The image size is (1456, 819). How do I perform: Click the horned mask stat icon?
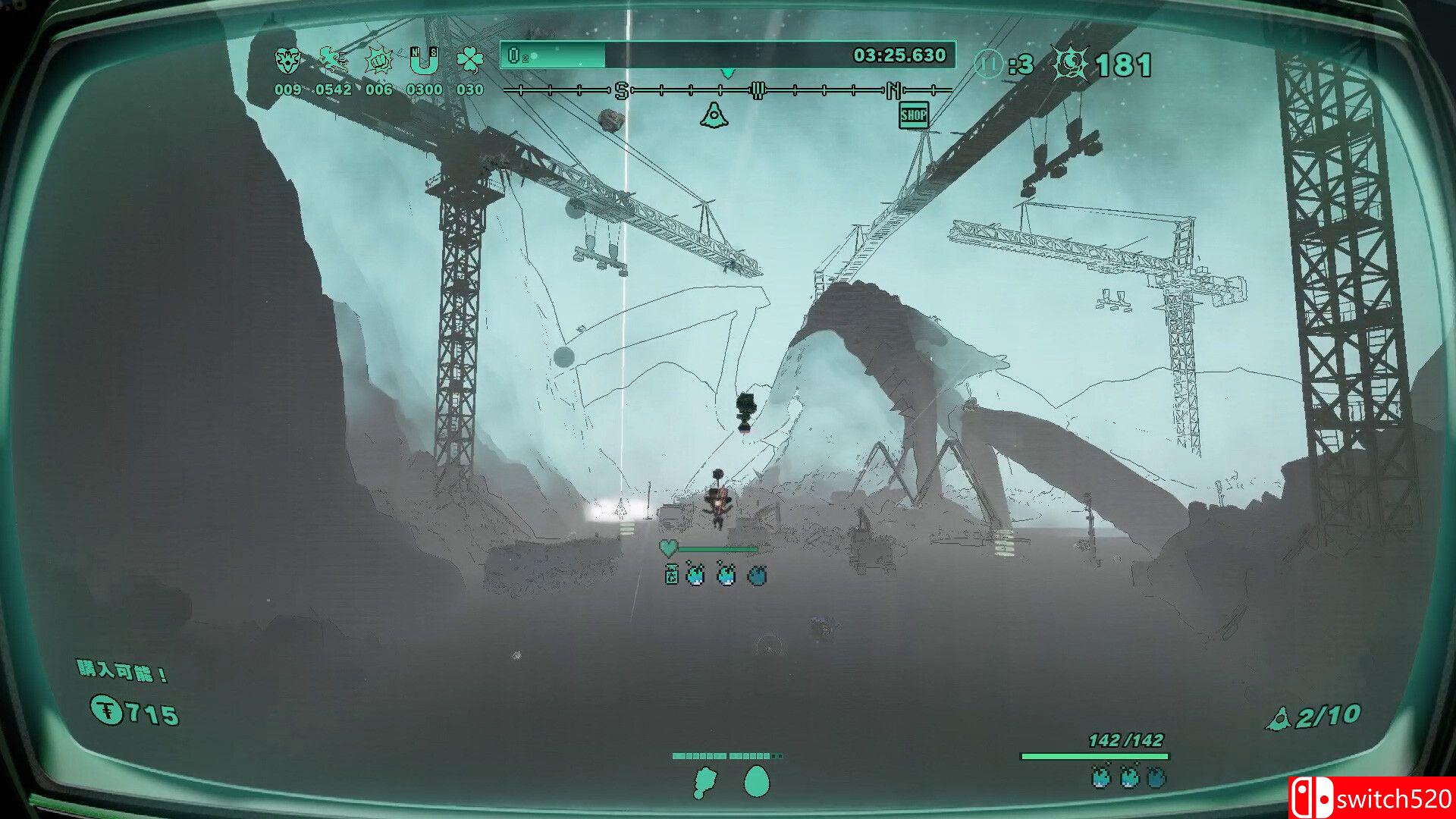[287, 61]
